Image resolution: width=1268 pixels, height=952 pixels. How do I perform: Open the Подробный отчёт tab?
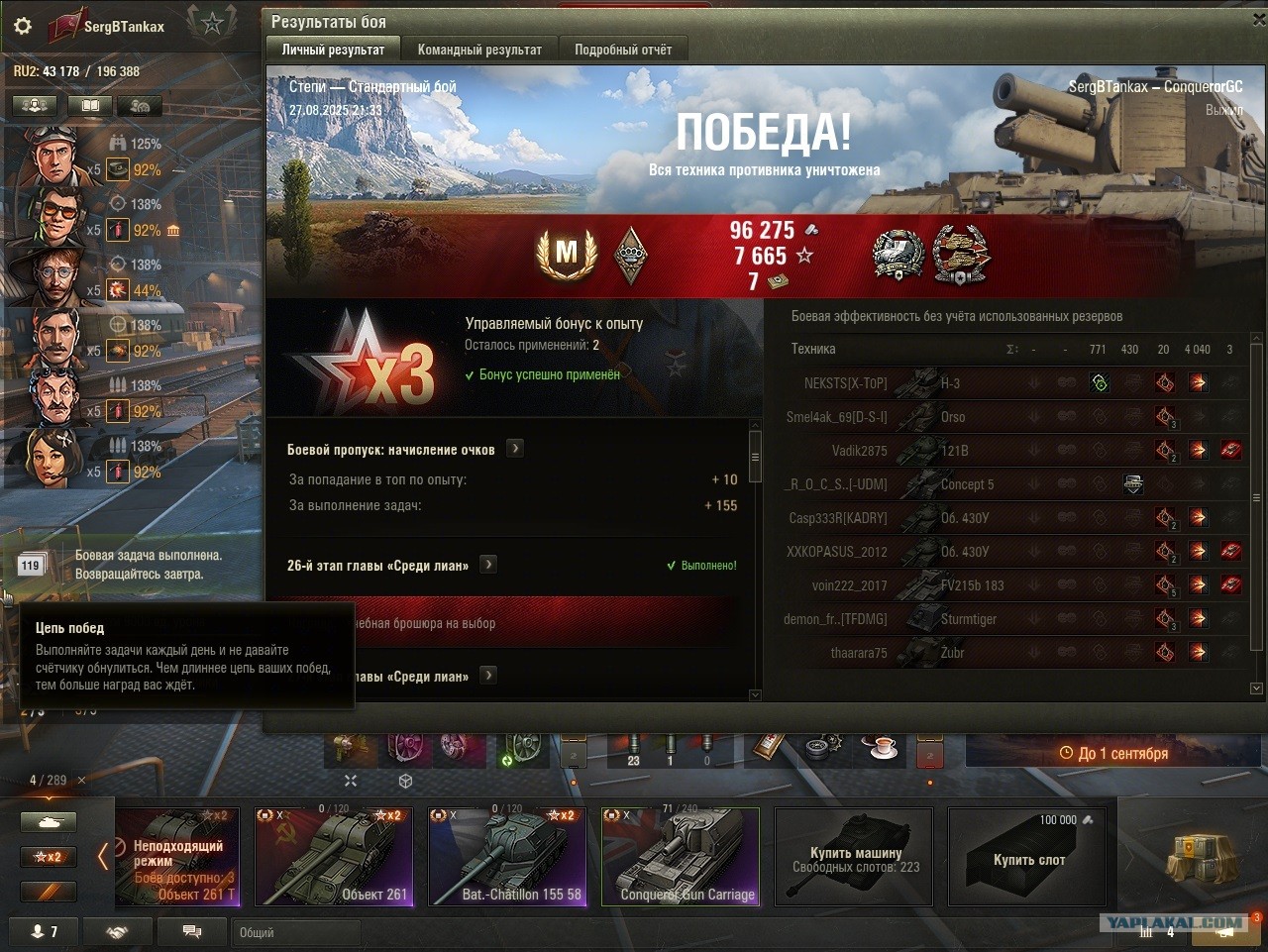click(x=622, y=50)
